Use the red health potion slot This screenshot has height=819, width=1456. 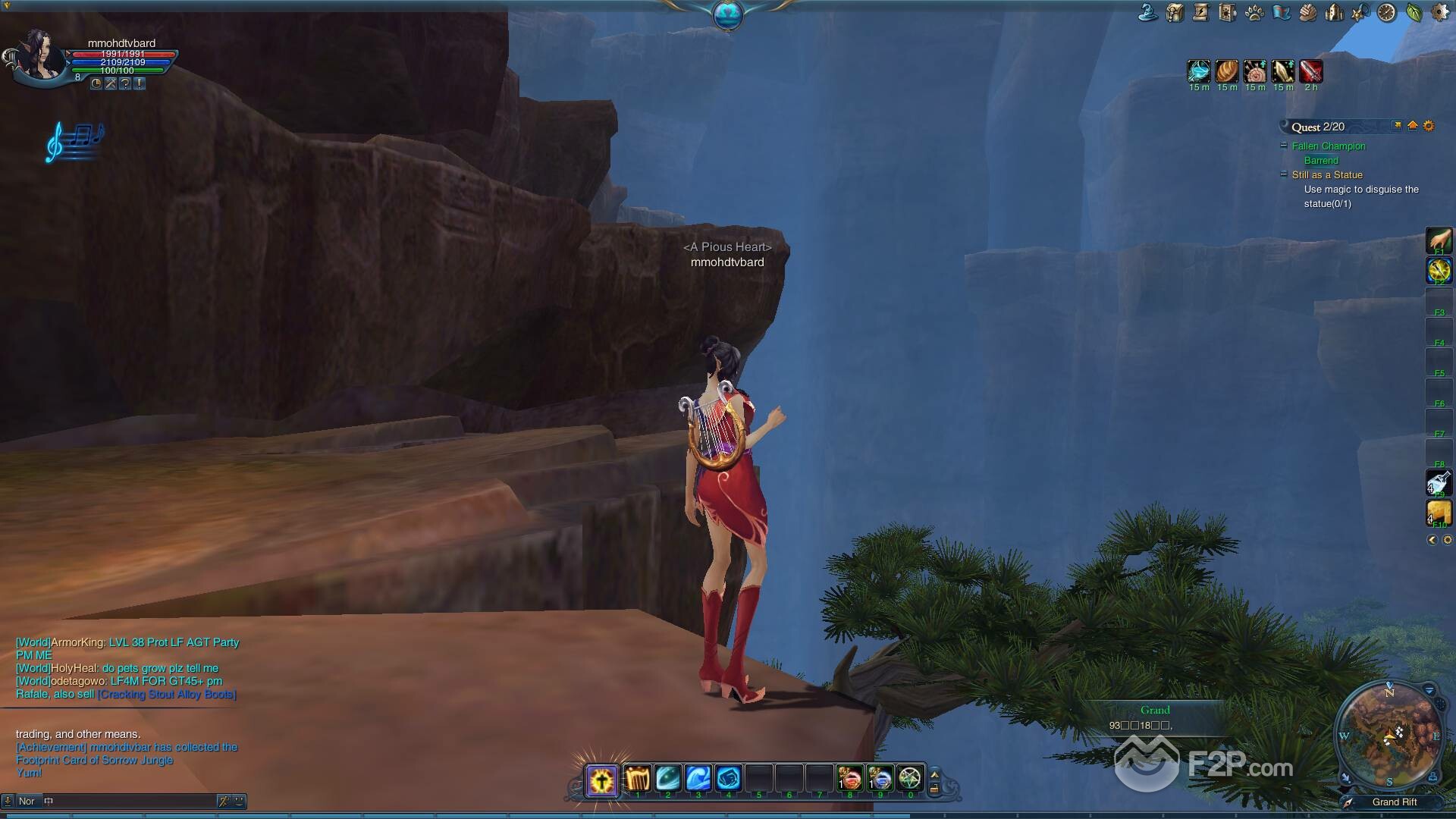849,779
